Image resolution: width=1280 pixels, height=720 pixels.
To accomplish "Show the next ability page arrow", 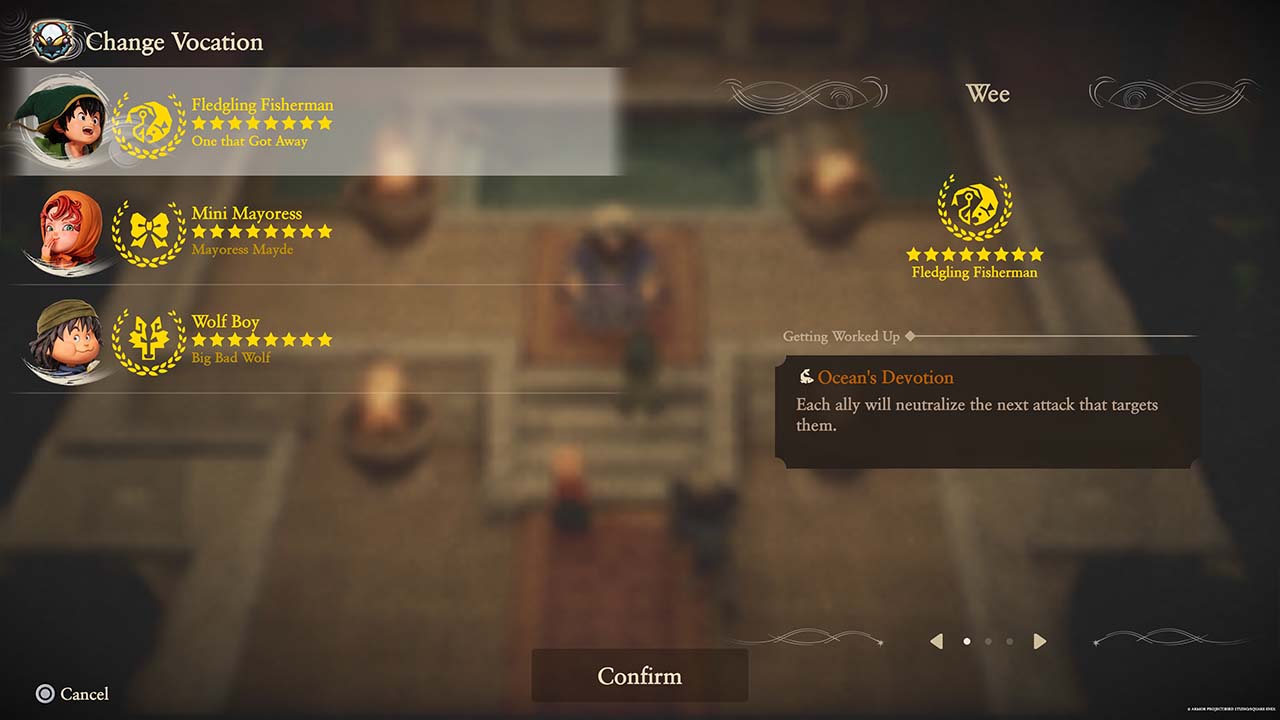I will (1040, 641).
